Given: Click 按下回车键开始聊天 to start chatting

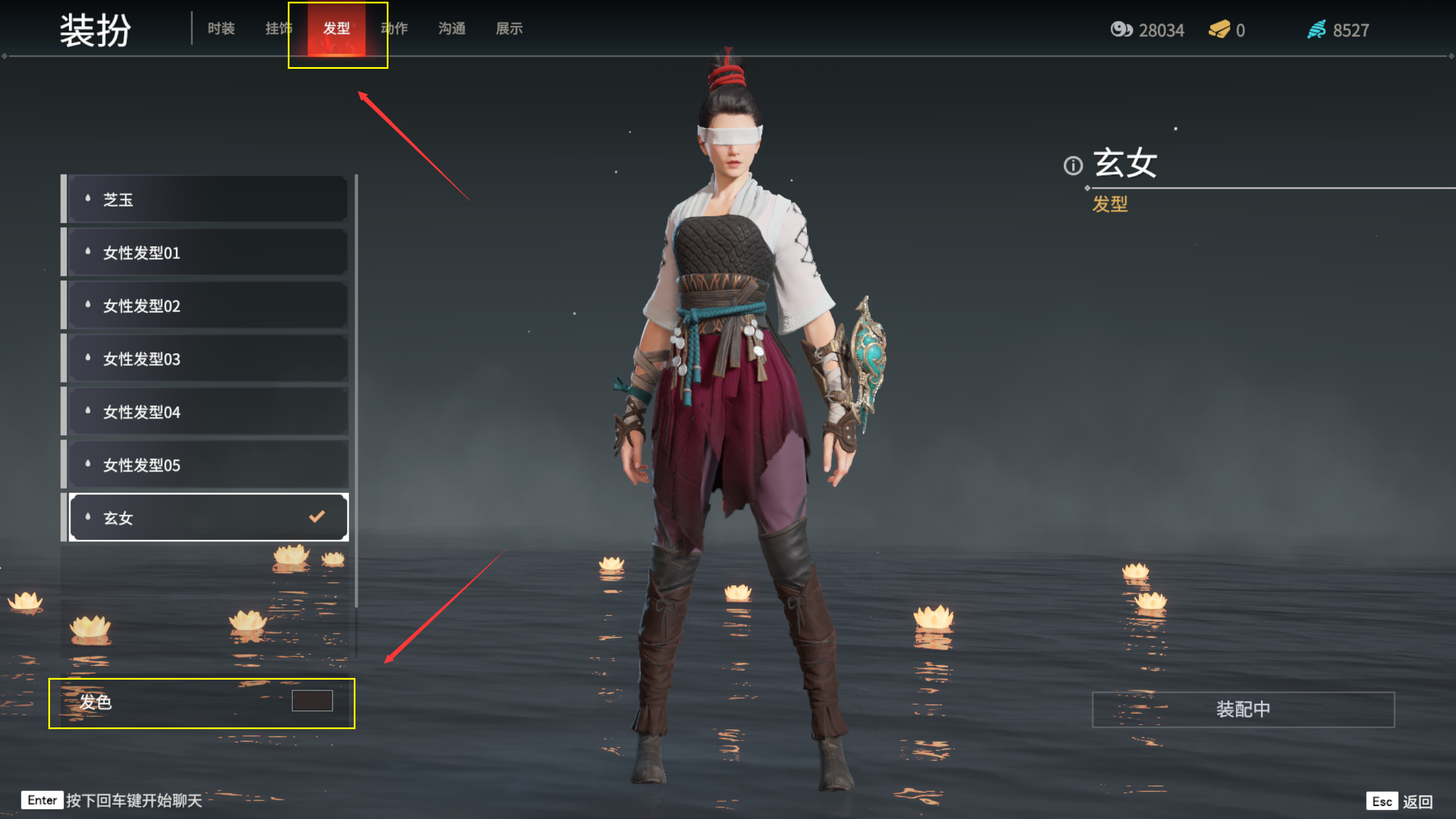Looking at the screenshot, I should [134, 800].
